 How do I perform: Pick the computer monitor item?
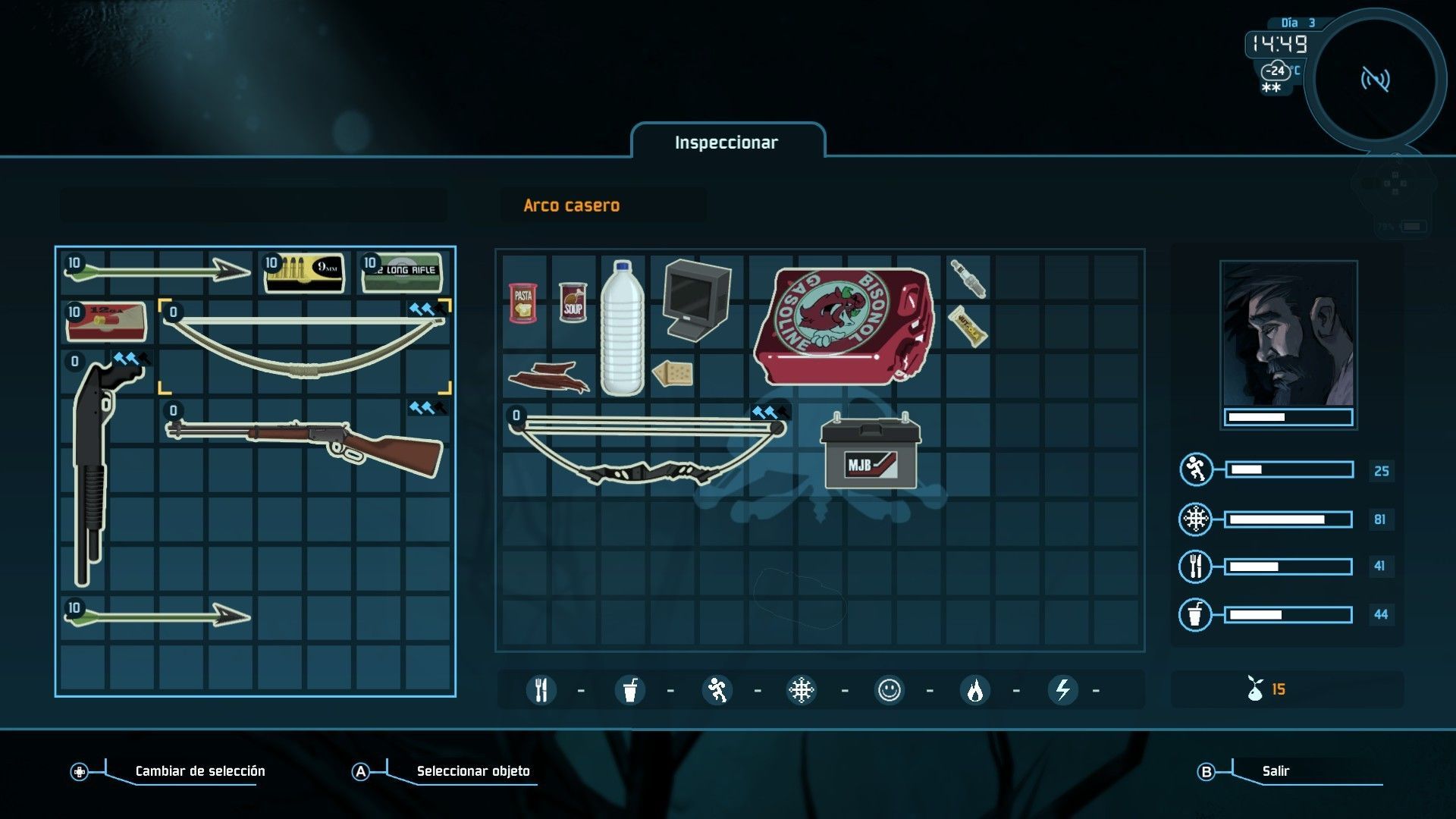coord(694,300)
